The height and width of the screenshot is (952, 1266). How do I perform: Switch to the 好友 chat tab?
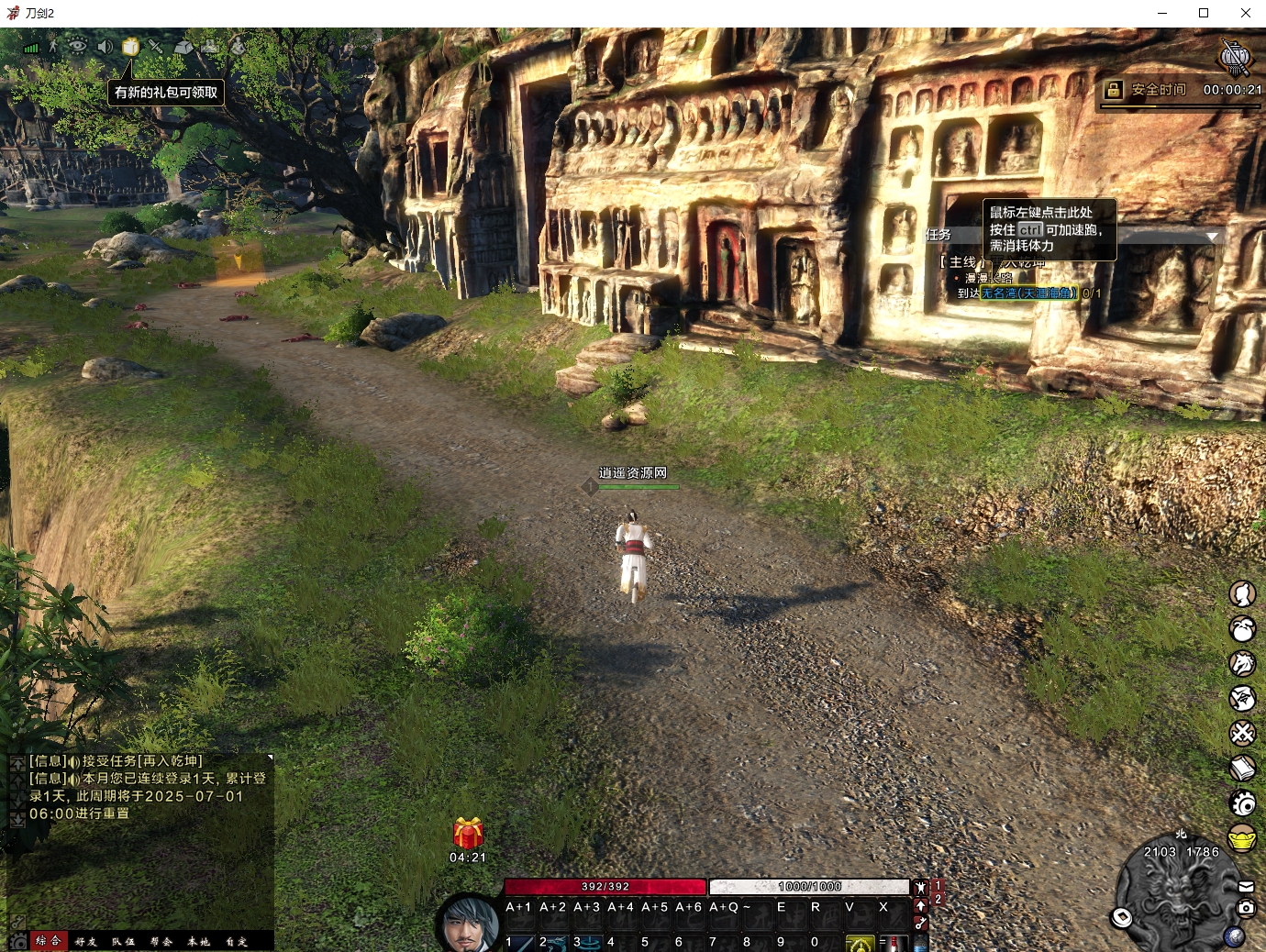pos(86,941)
